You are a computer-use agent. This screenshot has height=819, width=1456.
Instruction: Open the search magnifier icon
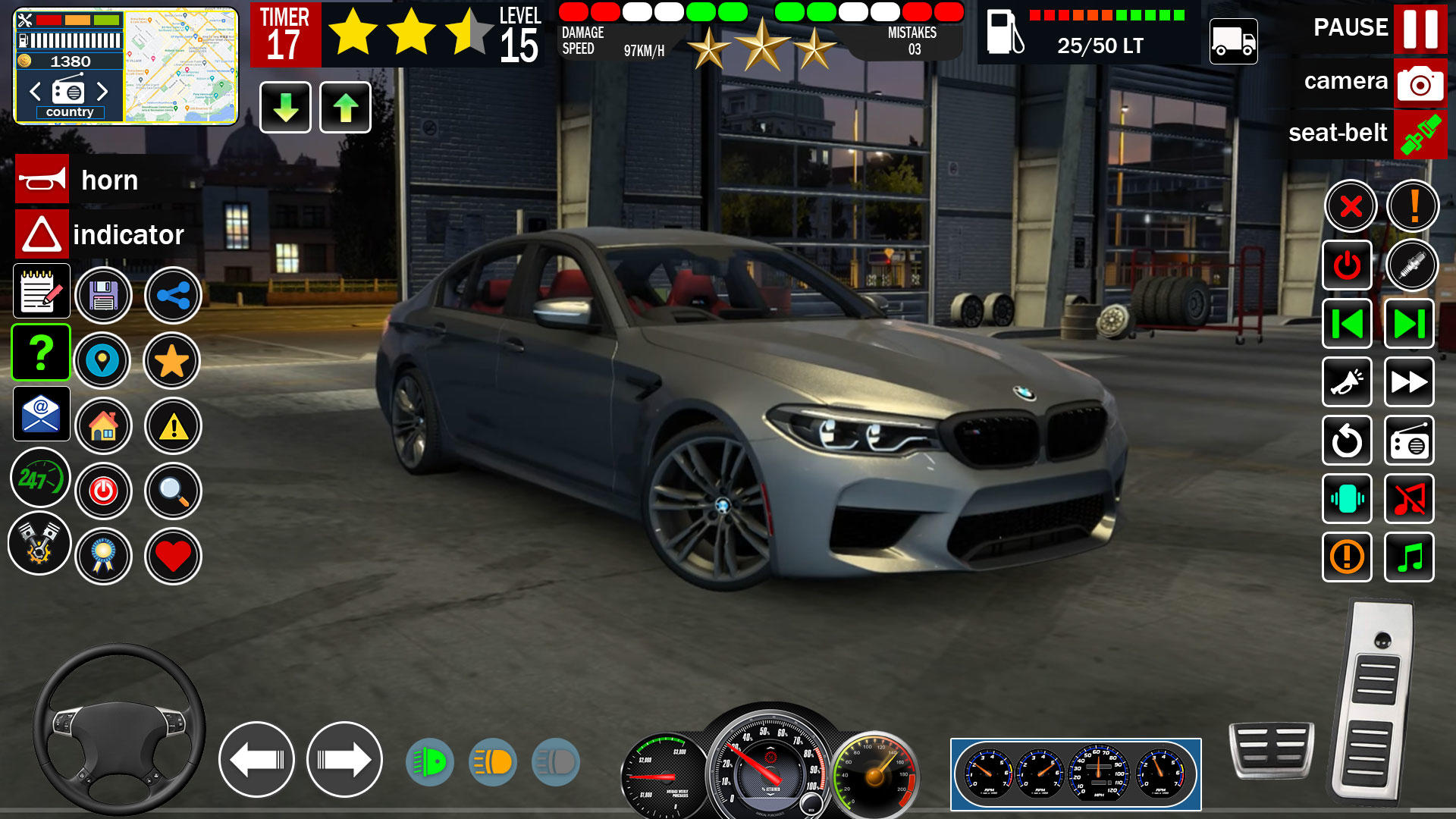click(173, 491)
